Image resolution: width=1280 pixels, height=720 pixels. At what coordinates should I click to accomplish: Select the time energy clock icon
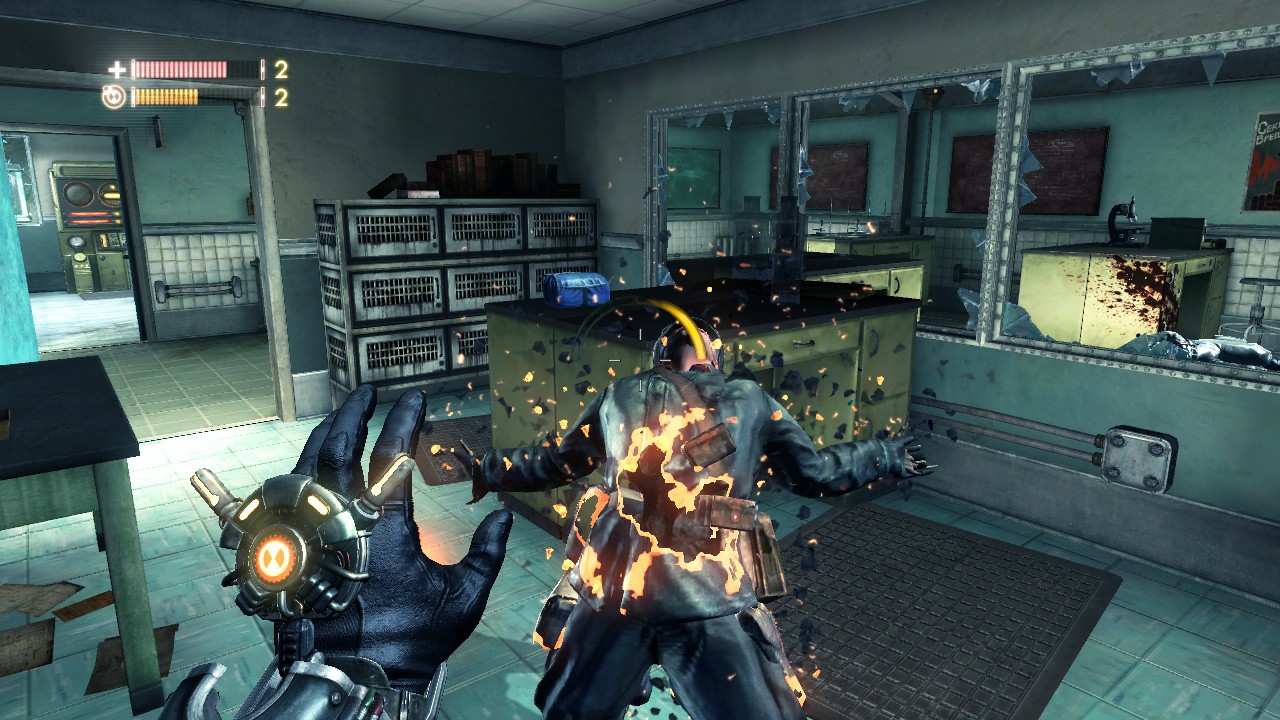tap(114, 97)
